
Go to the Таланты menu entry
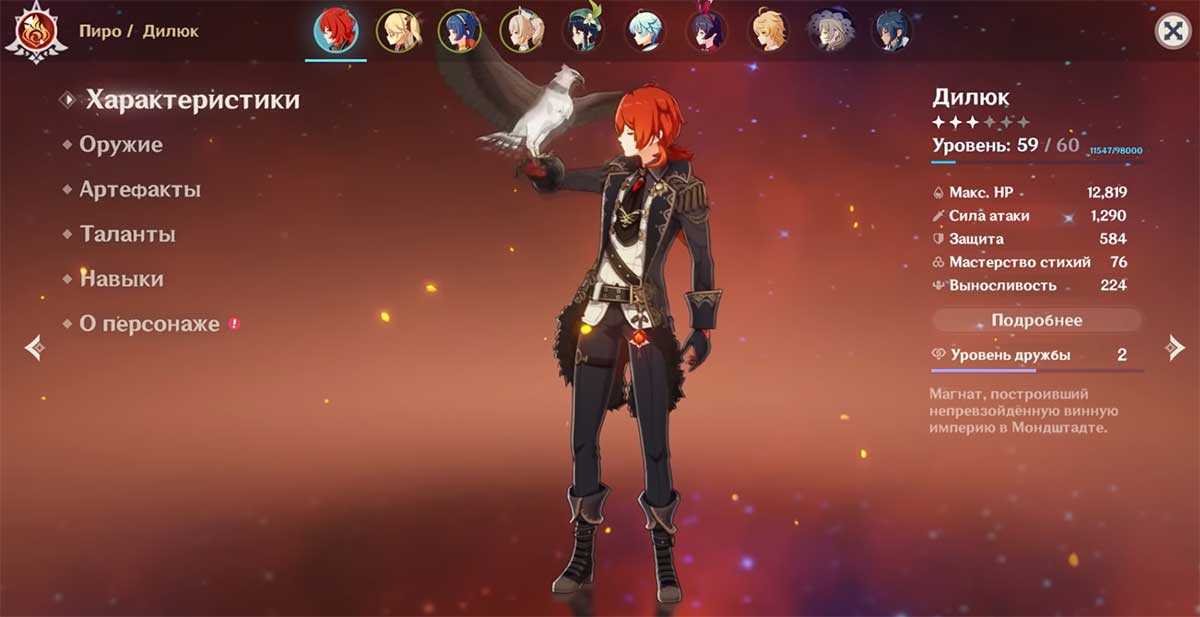click(127, 235)
